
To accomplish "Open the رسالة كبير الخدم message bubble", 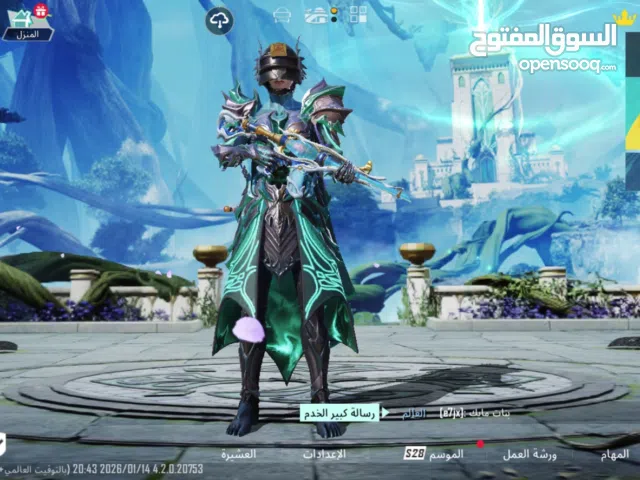I will tap(340, 412).
